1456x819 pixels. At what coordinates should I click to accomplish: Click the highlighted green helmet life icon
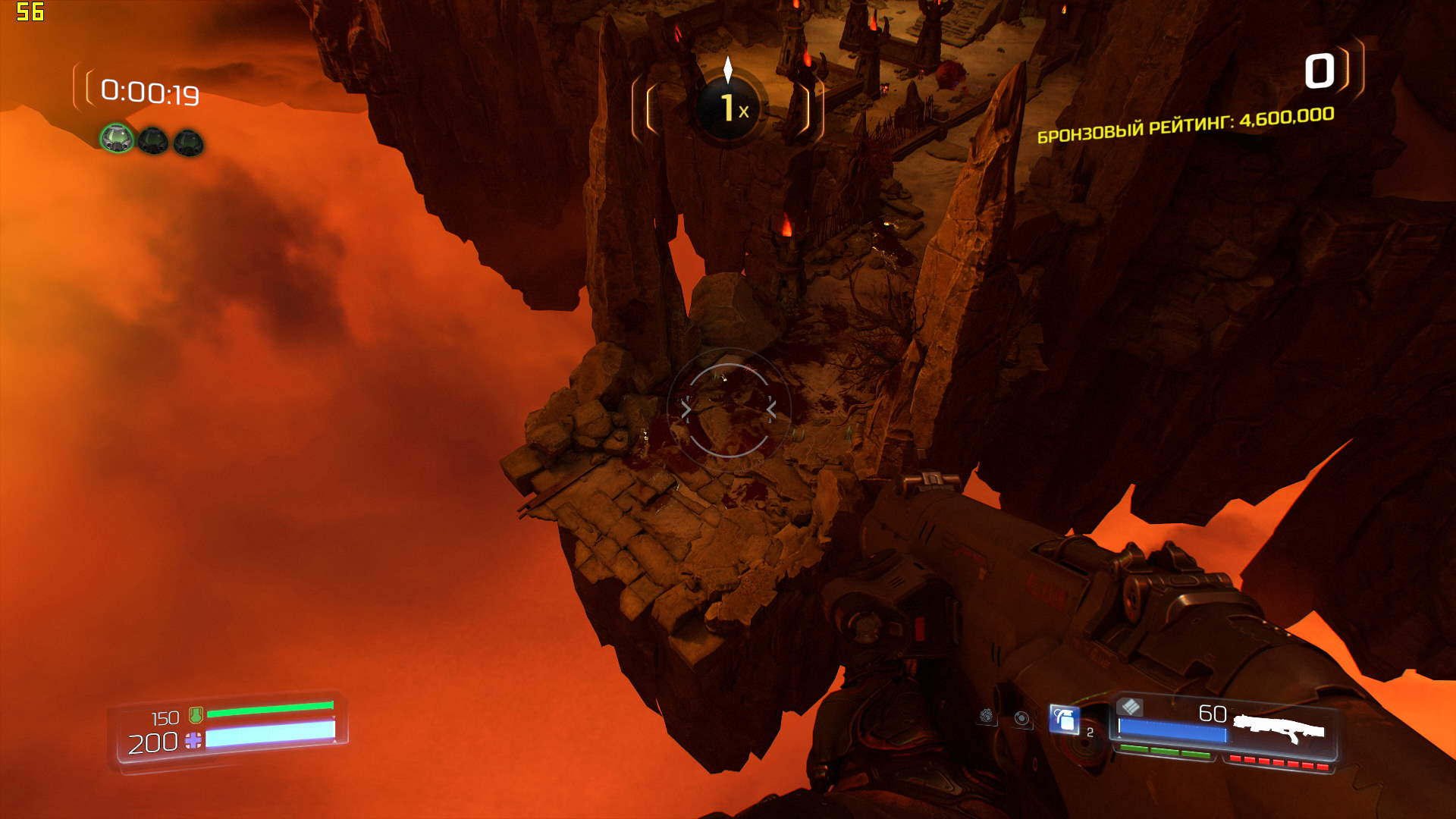[117, 139]
